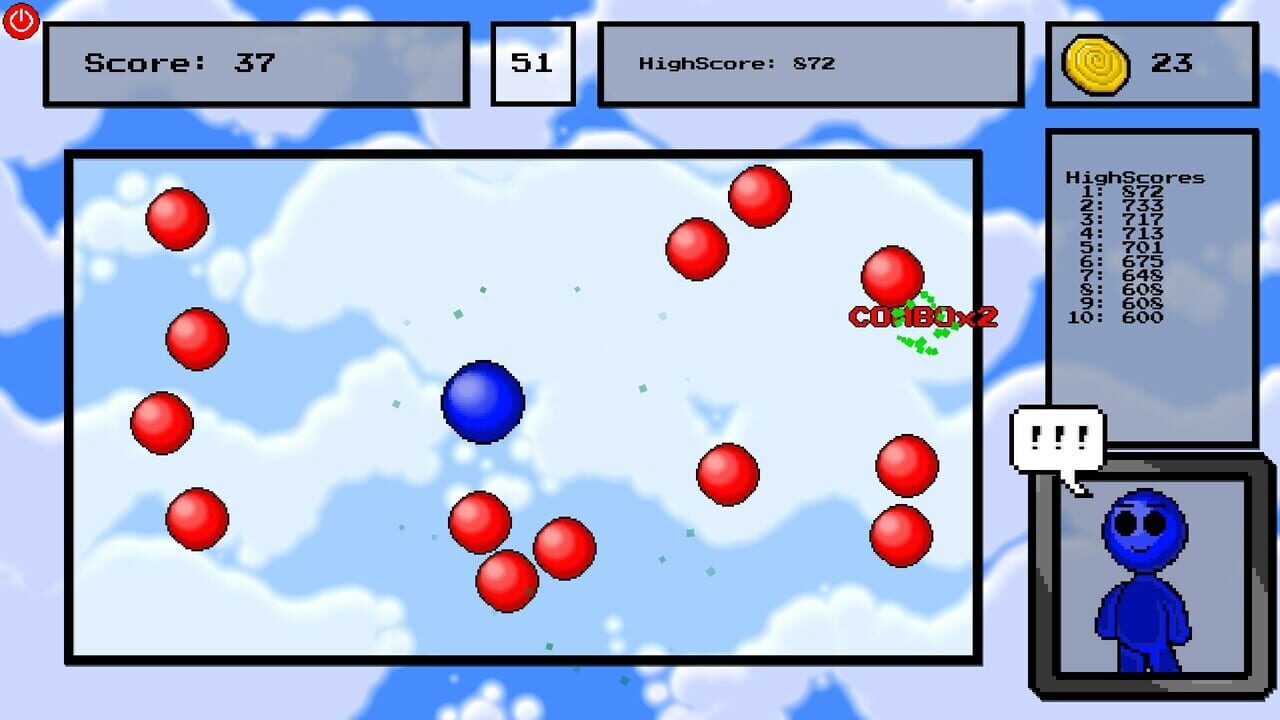Click the blue player ball

[x=483, y=401]
